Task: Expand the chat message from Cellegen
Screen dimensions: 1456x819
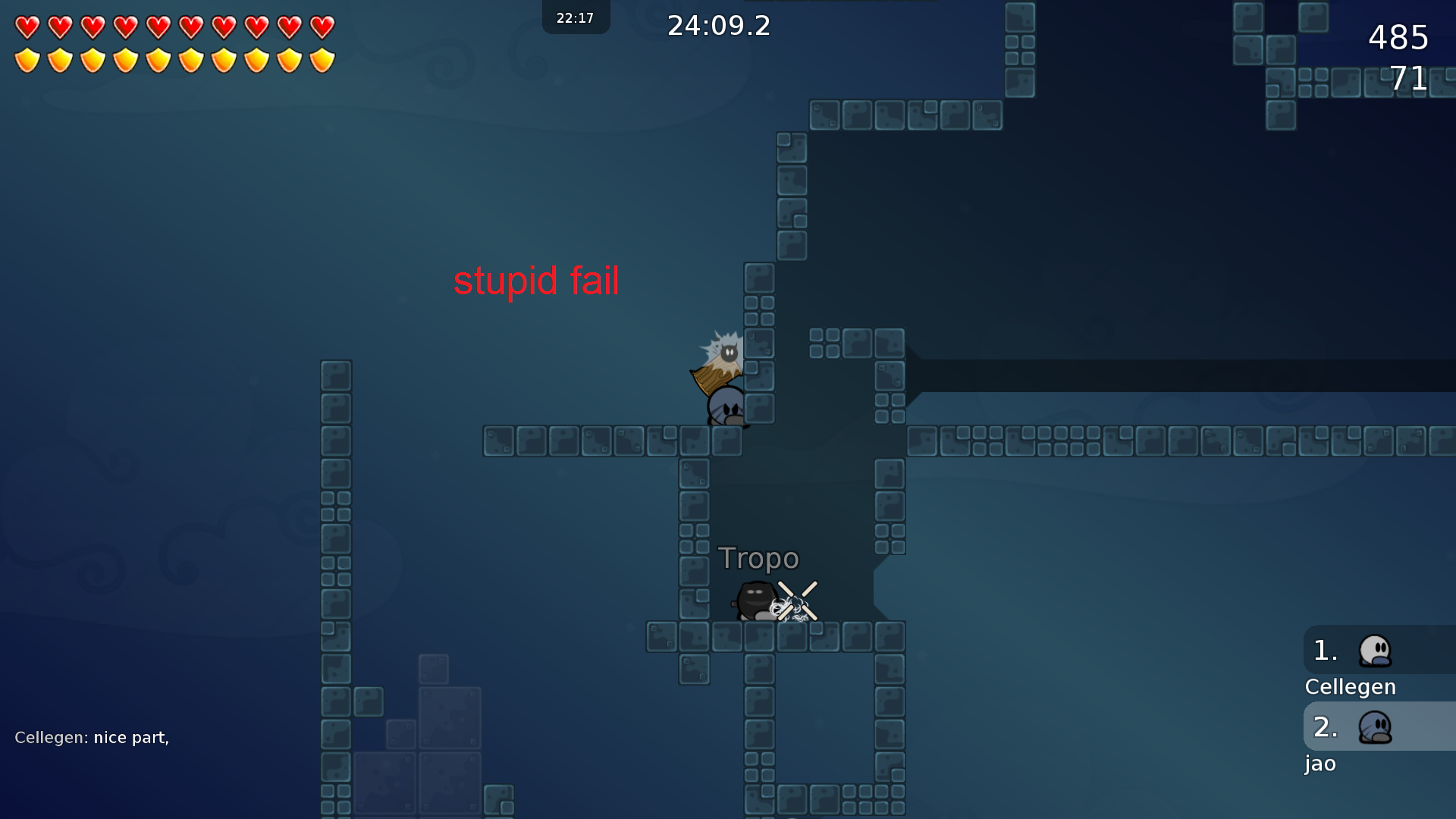Action: click(93, 736)
